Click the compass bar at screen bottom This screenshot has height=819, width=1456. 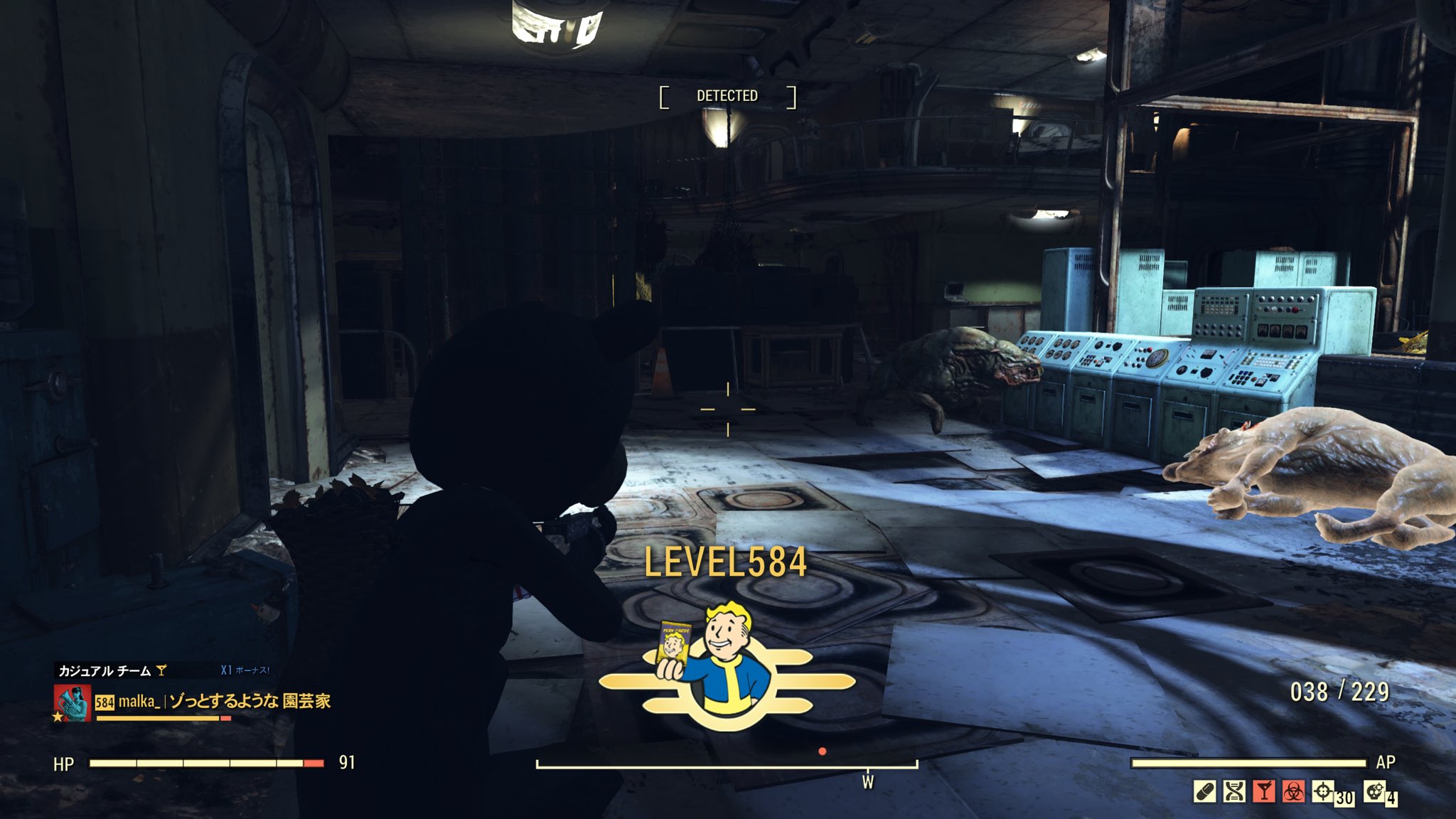click(727, 766)
